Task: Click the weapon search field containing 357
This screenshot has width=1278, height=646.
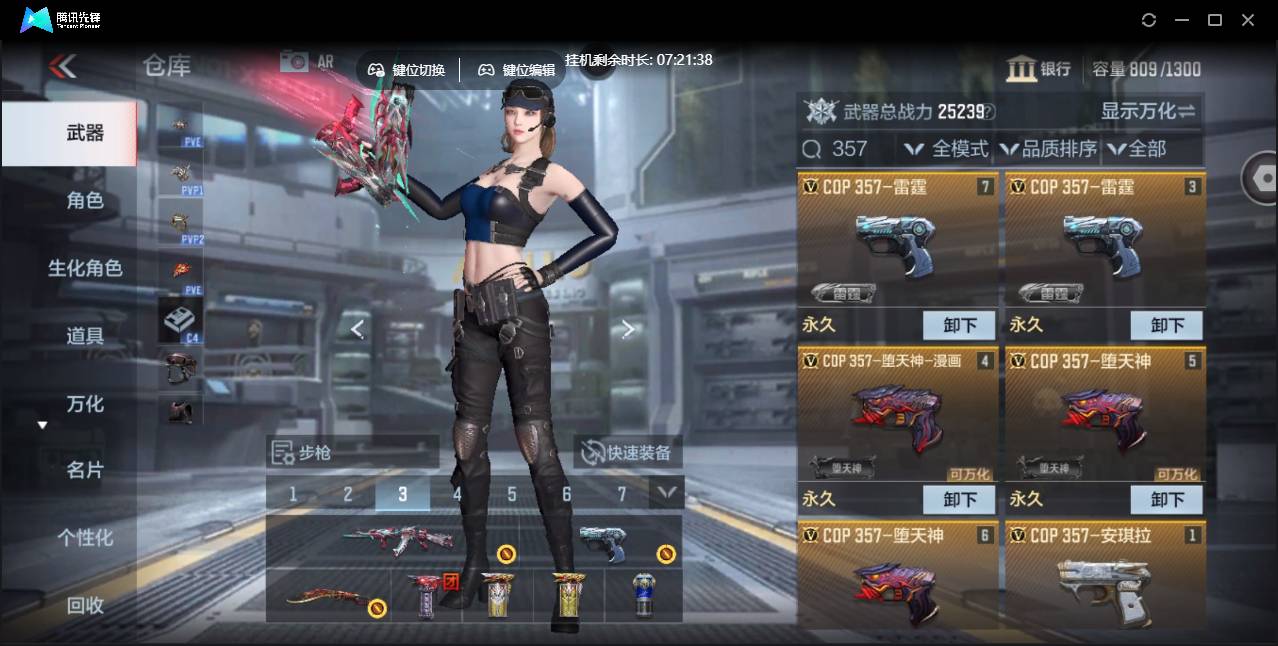Action: [849, 149]
